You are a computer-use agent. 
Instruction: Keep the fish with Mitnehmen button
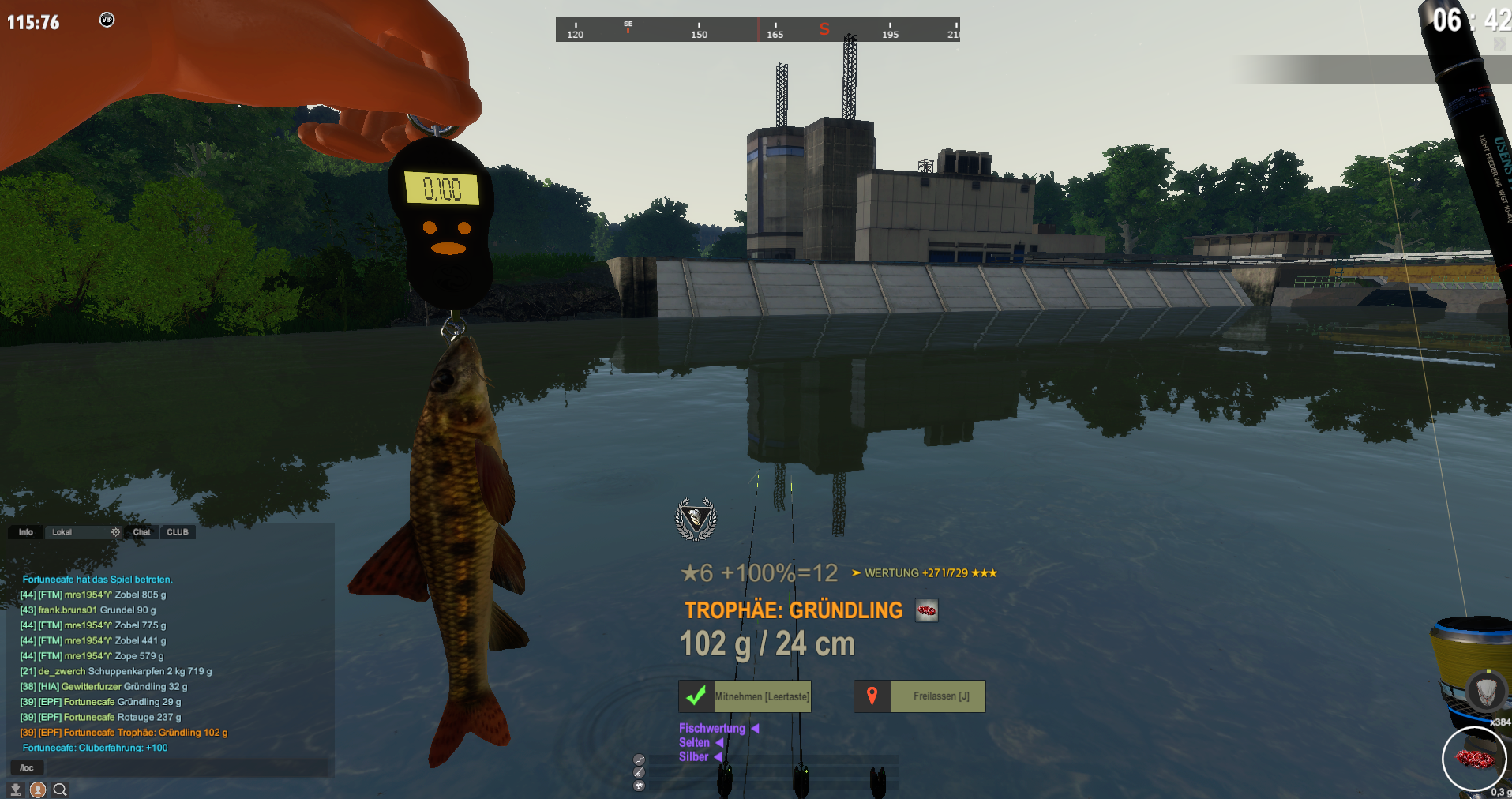745,696
